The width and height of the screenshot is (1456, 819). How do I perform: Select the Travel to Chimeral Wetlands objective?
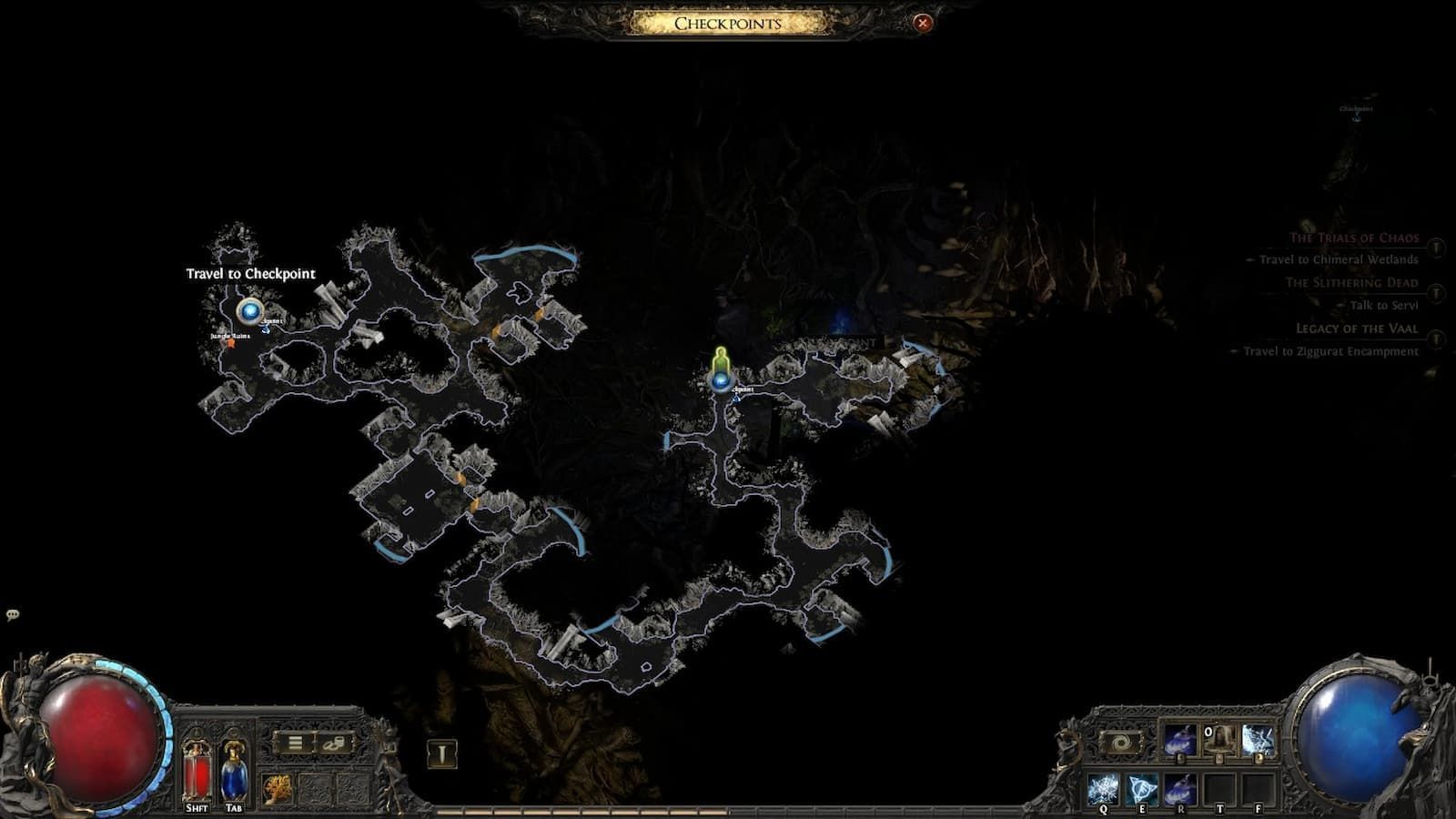1338,259
